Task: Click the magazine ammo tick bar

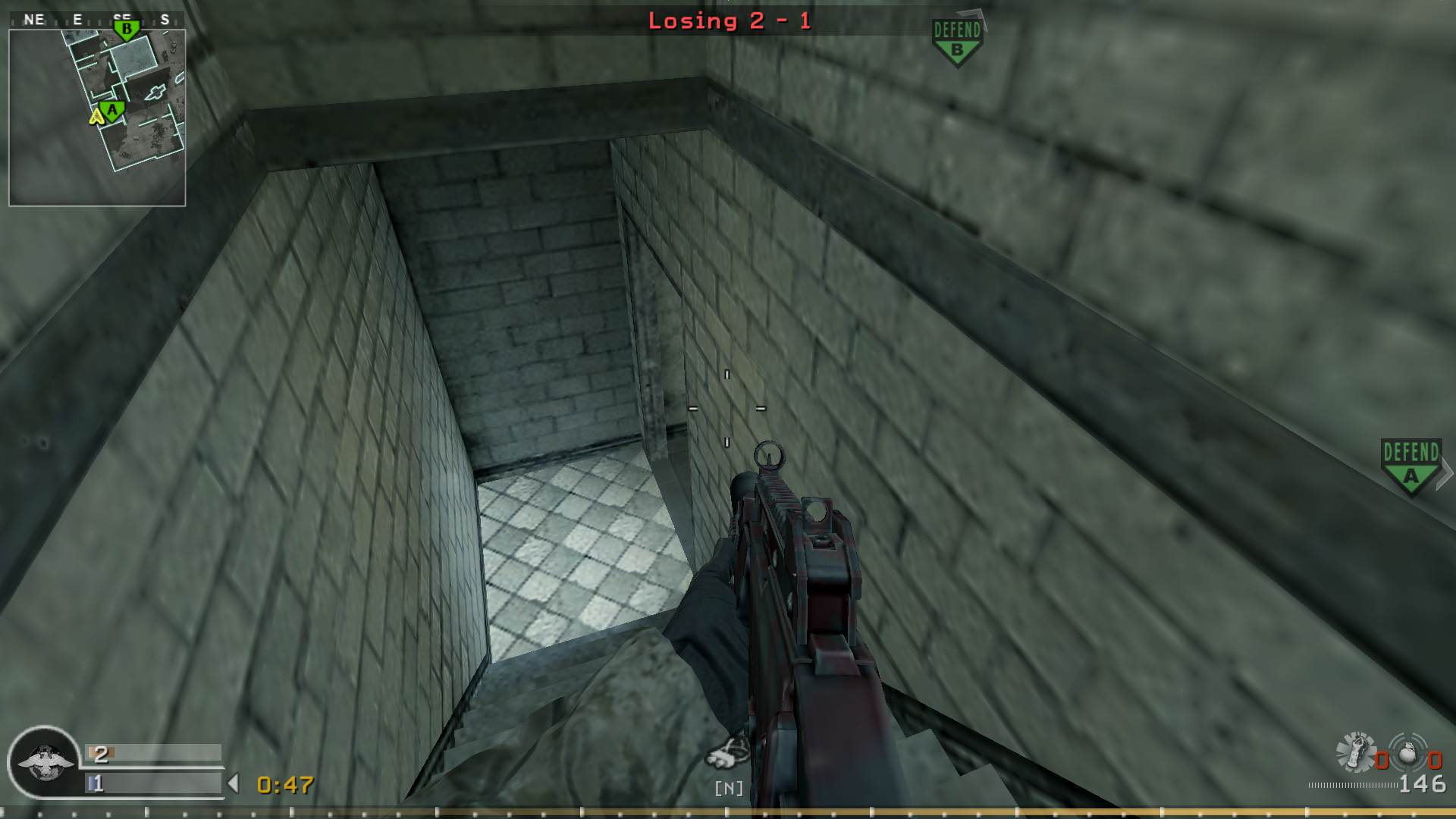Action: click(1354, 786)
